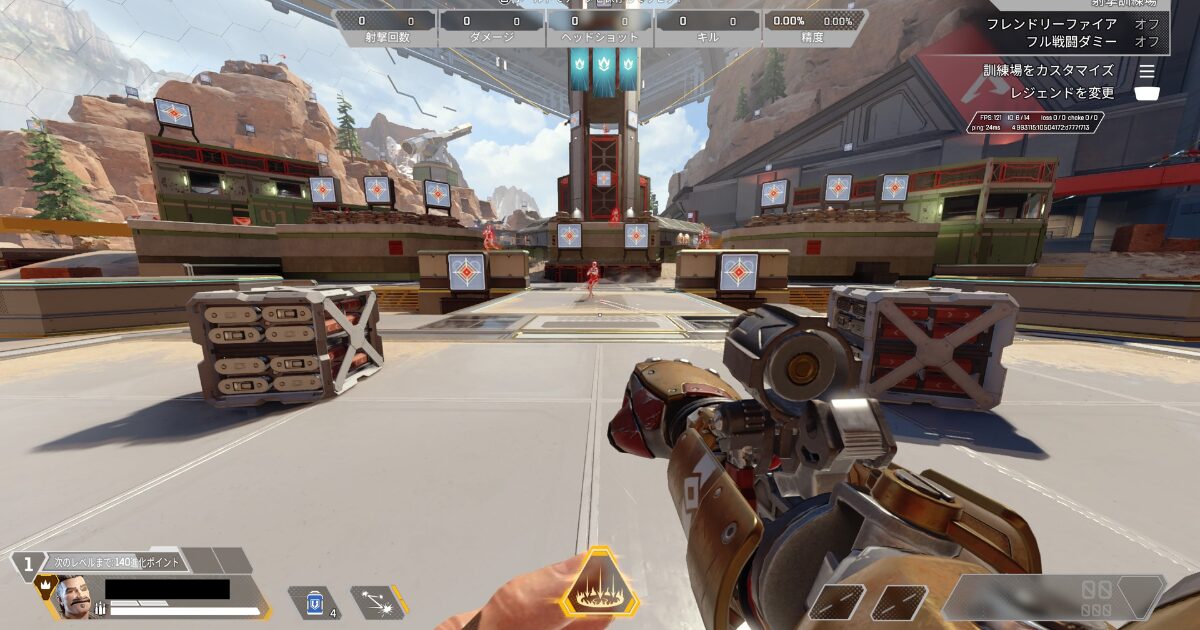The height and width of the screenshot is (630, 1200).
Task: Open the 訓練場をカスタマイズ option
Action: point(1048,71)
